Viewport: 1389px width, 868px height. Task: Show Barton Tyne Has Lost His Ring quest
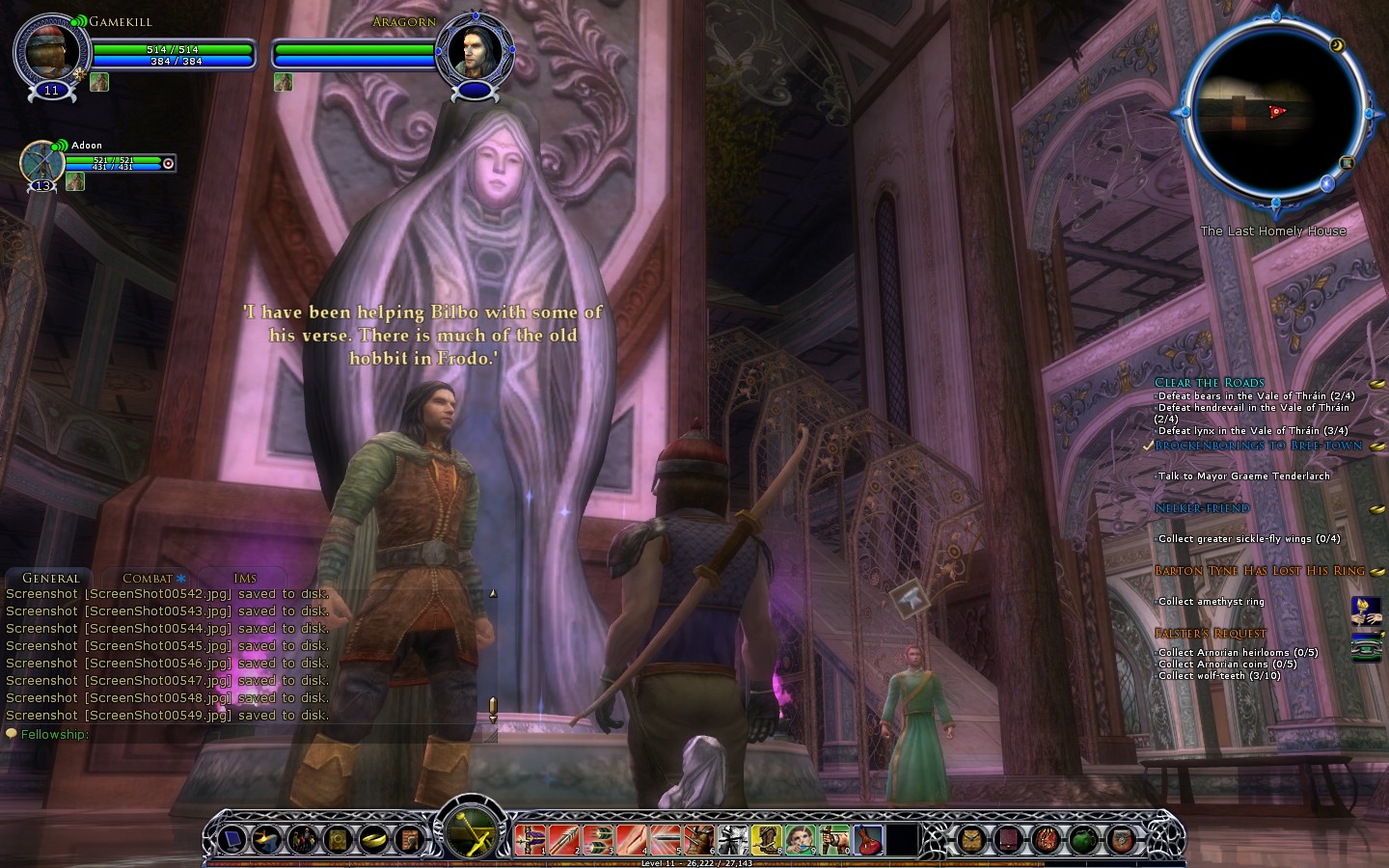1259,571
